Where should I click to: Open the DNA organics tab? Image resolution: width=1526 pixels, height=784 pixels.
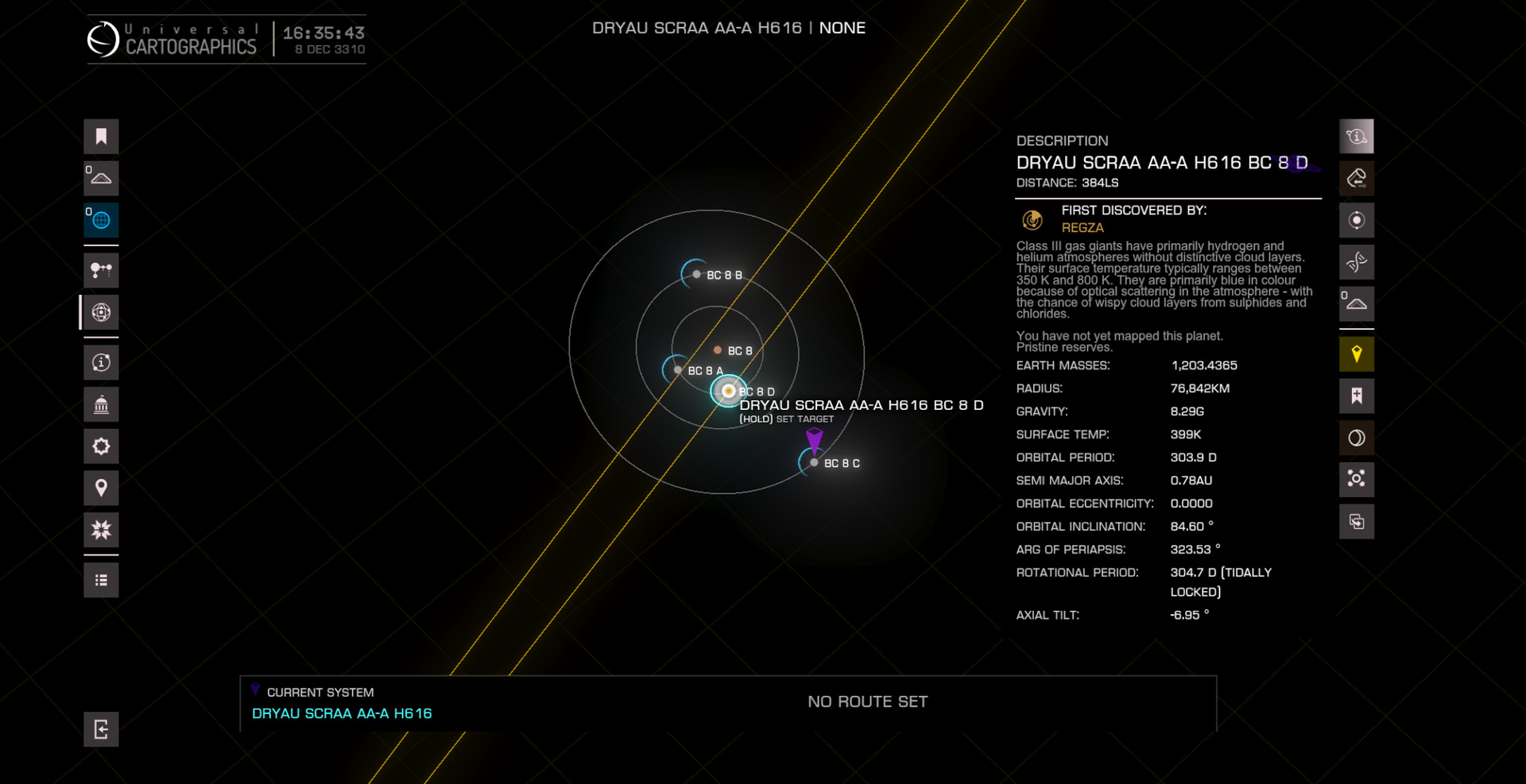1356,261
